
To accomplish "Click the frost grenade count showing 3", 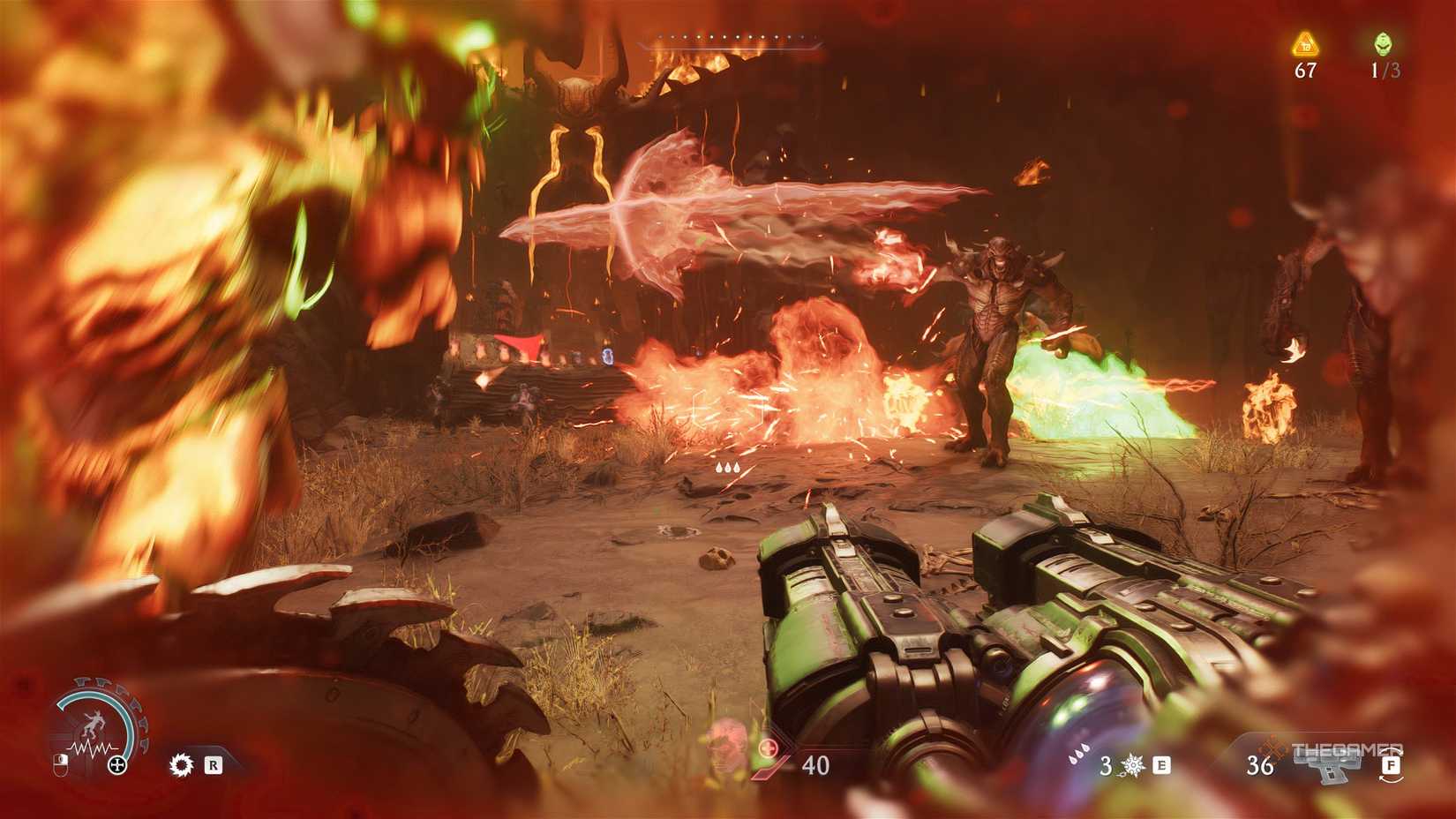I will (x=1105, y=765).
